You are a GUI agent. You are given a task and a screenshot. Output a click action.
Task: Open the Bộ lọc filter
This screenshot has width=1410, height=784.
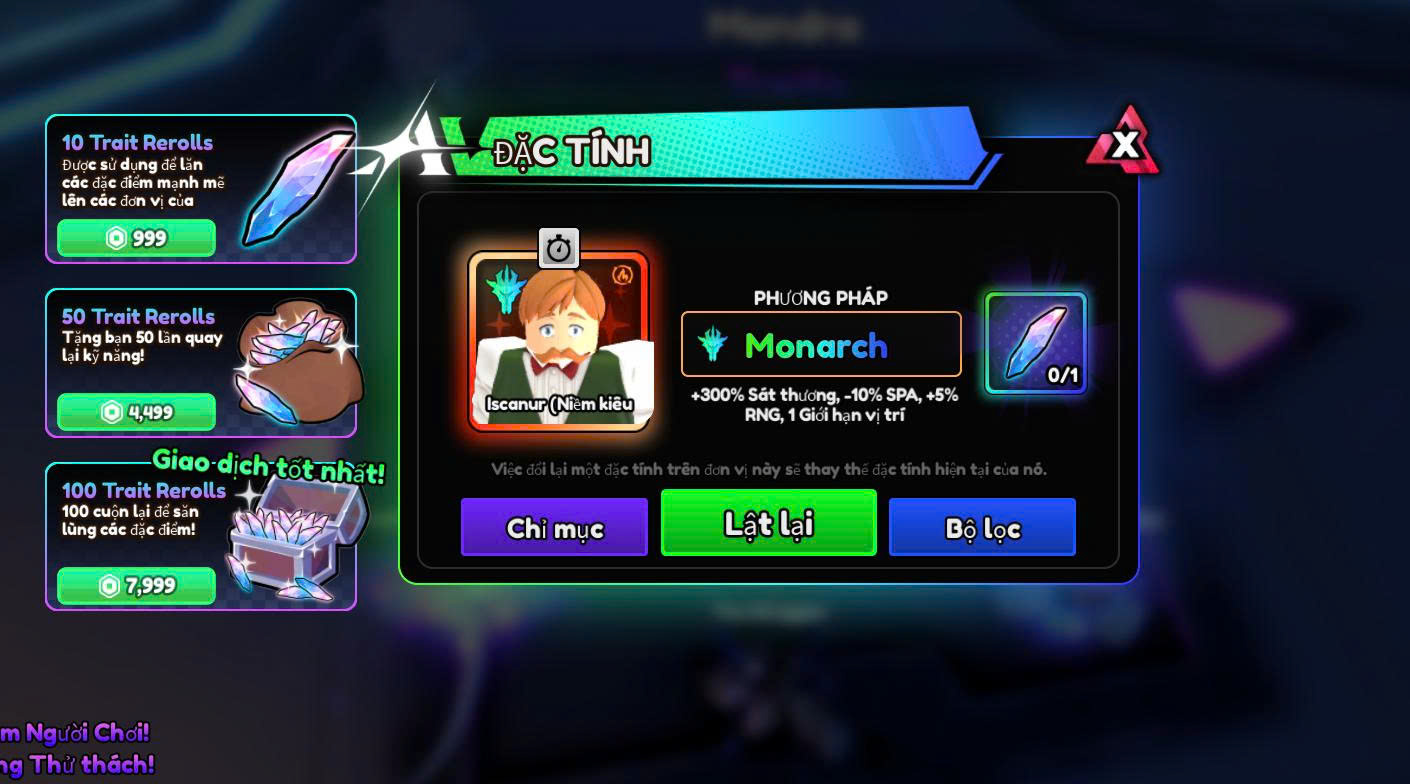(982, 527)
